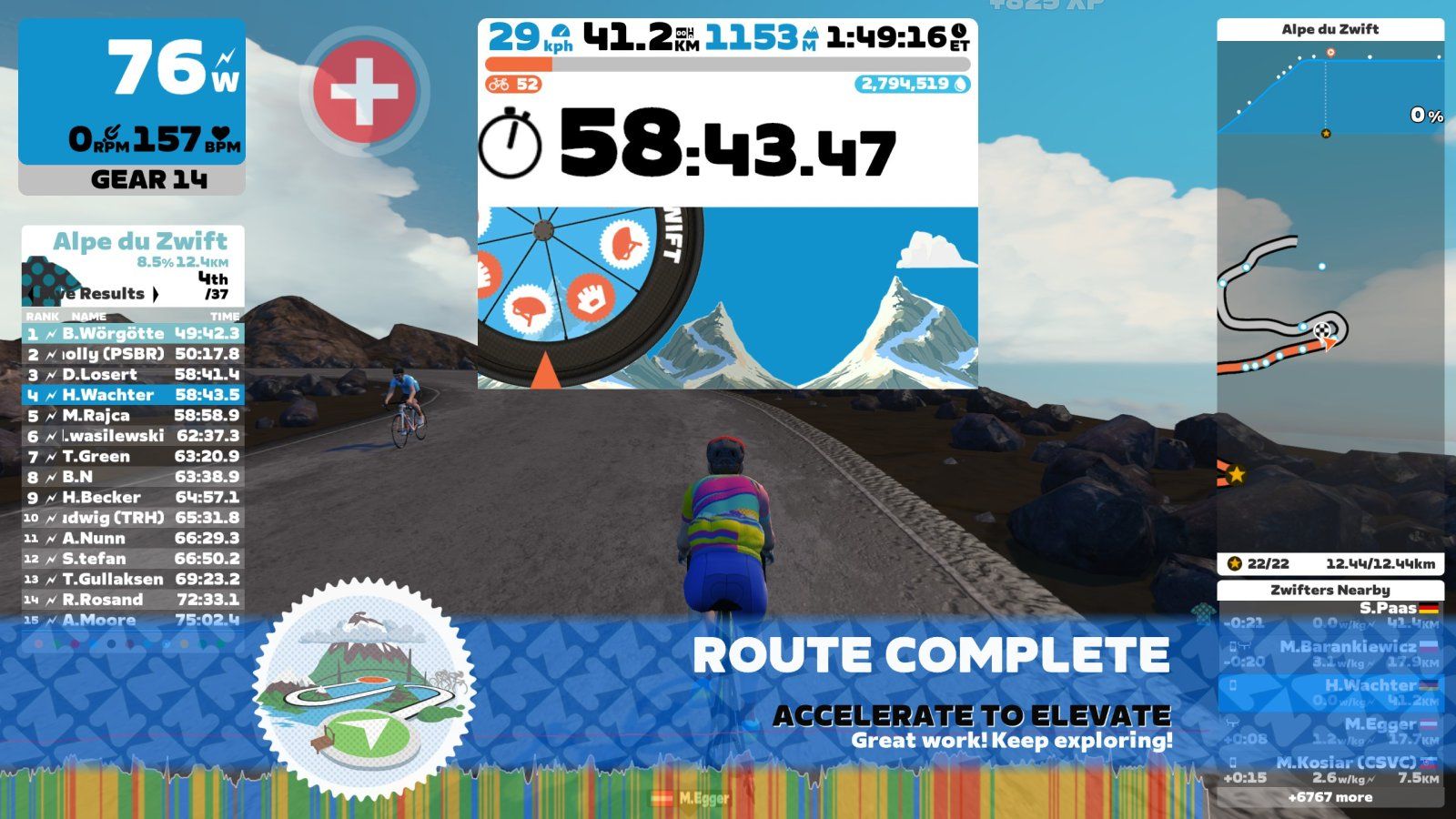This screenshot has width=1456, height=819.
Task: Select D.Losert's leaderboard row
Action: tap(133, 375)
